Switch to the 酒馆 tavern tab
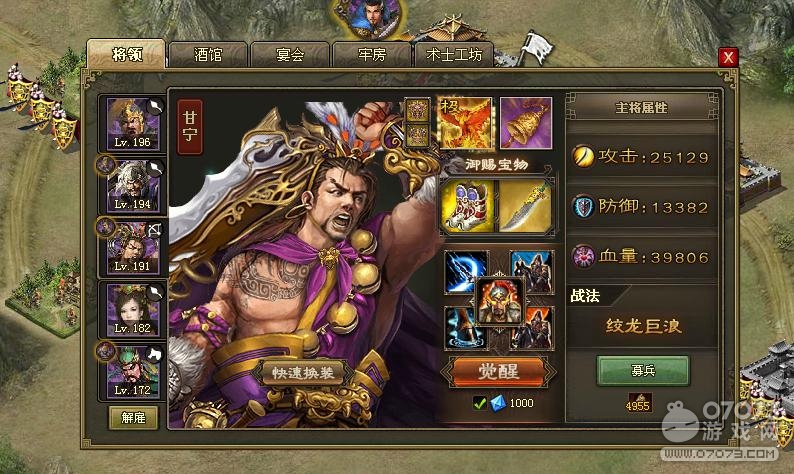The width and height of the screenshot is (794, 474). 208,55
